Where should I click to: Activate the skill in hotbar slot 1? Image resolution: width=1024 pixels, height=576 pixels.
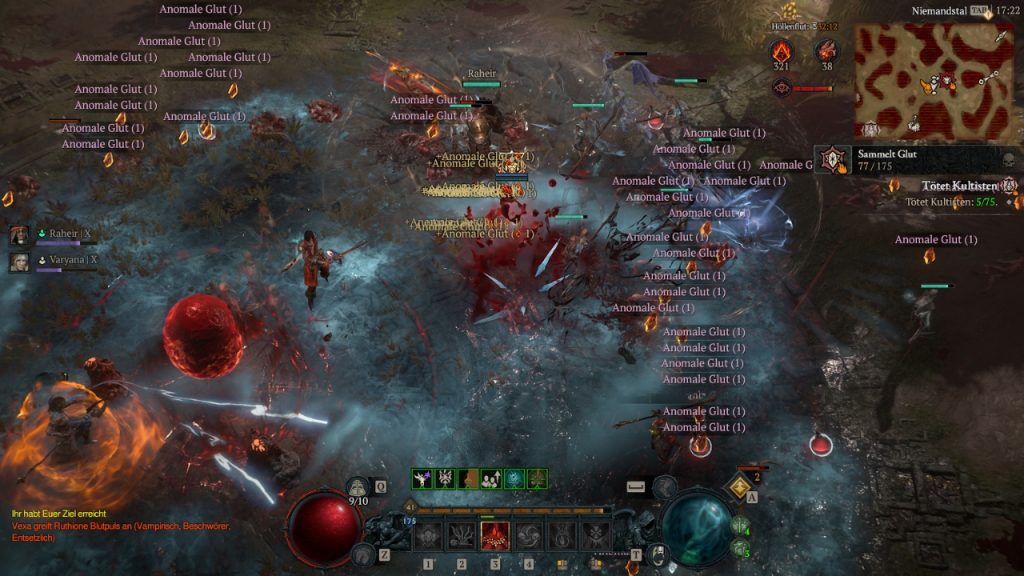[428, 536]
